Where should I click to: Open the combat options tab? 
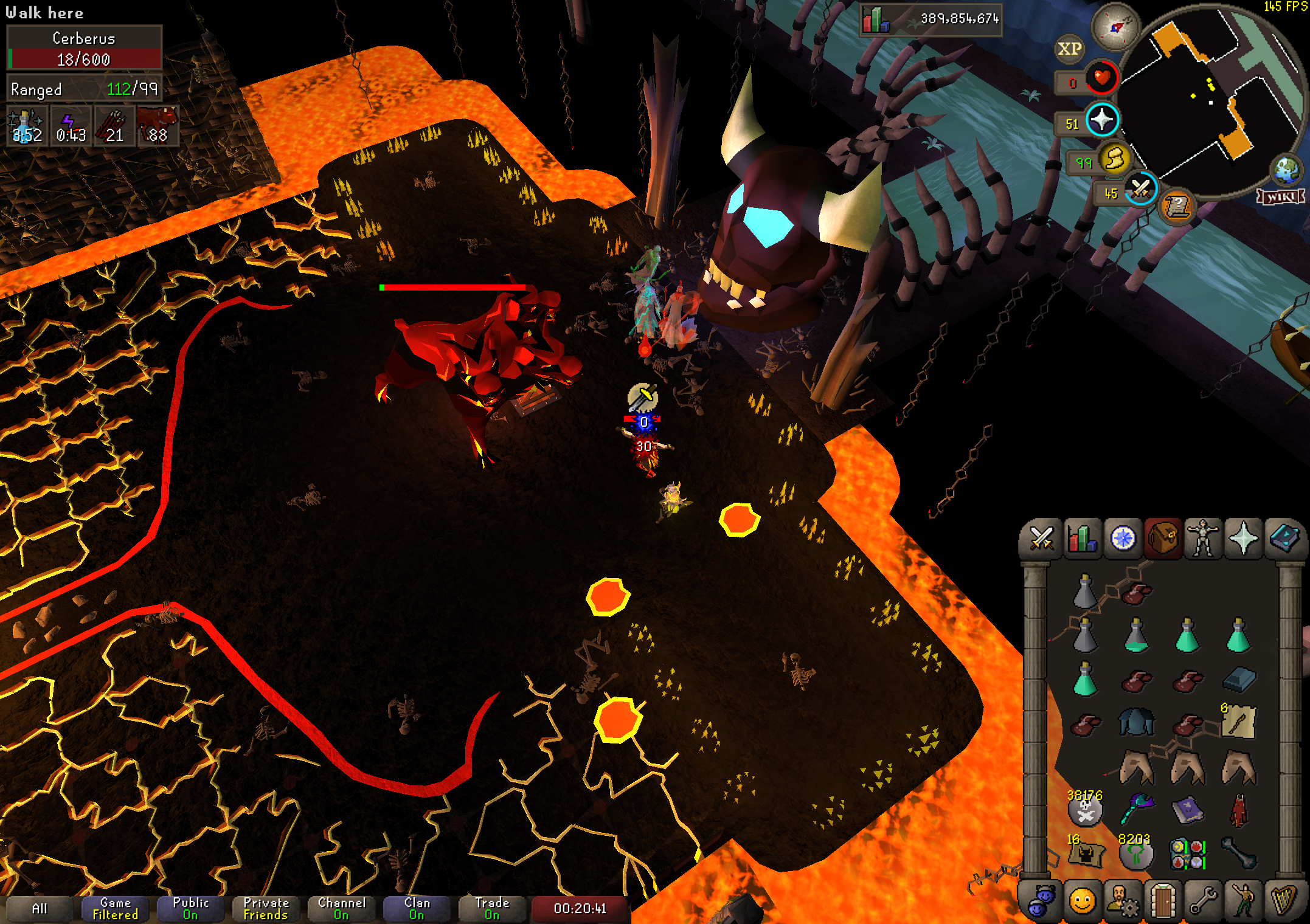click(1041, 539)
